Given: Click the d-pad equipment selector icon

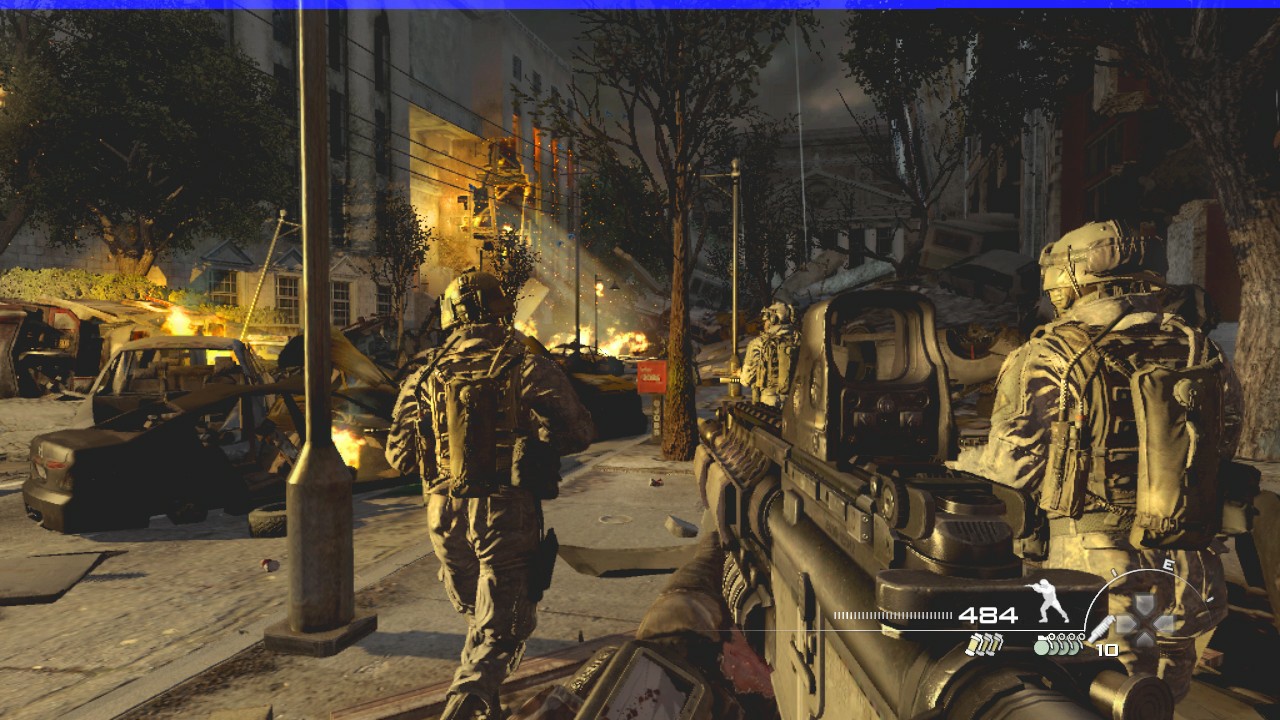Looking at the screenshot, I should point(1145,621).
